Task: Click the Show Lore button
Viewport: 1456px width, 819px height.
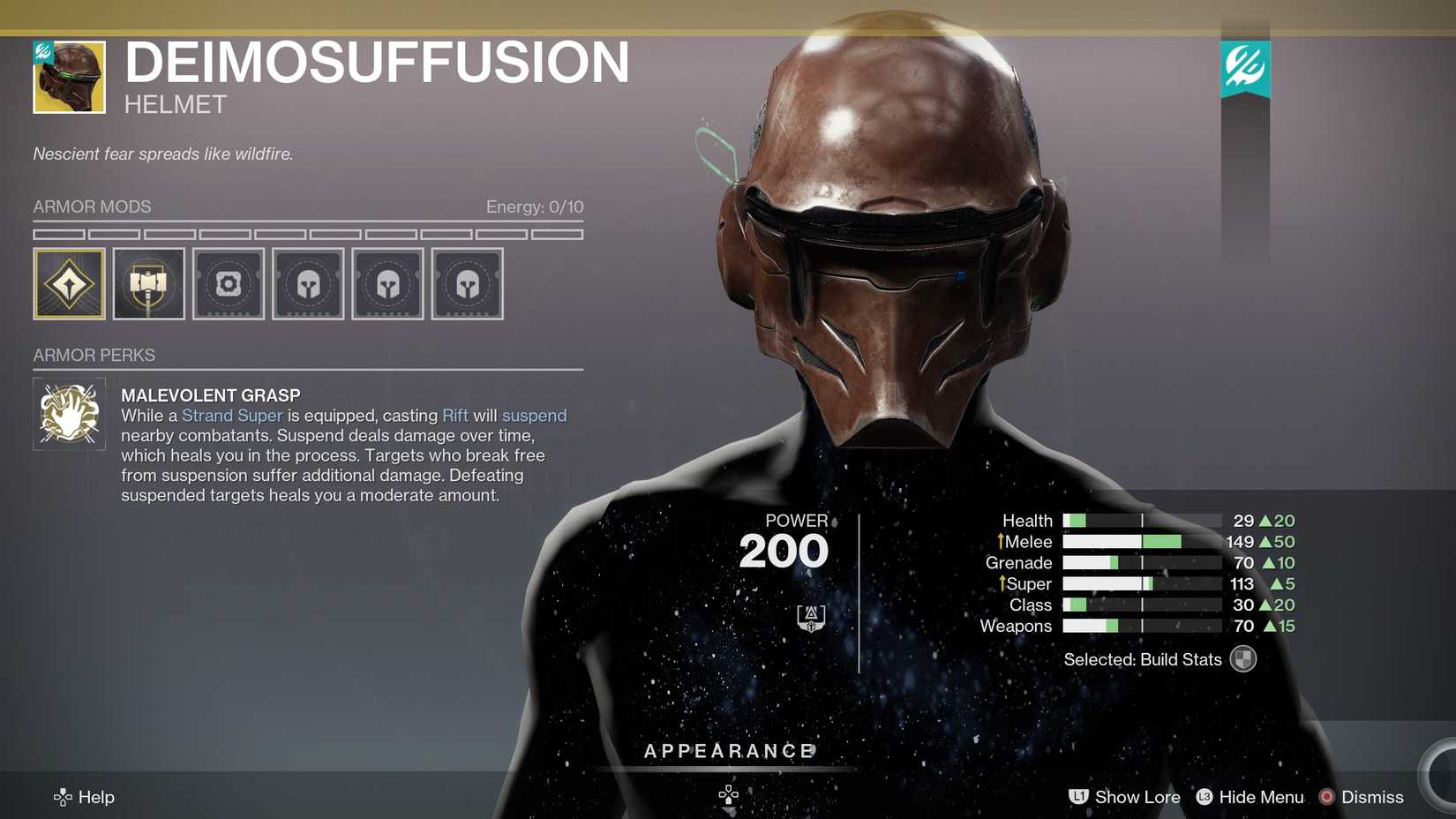Action: pos(1124,797)
